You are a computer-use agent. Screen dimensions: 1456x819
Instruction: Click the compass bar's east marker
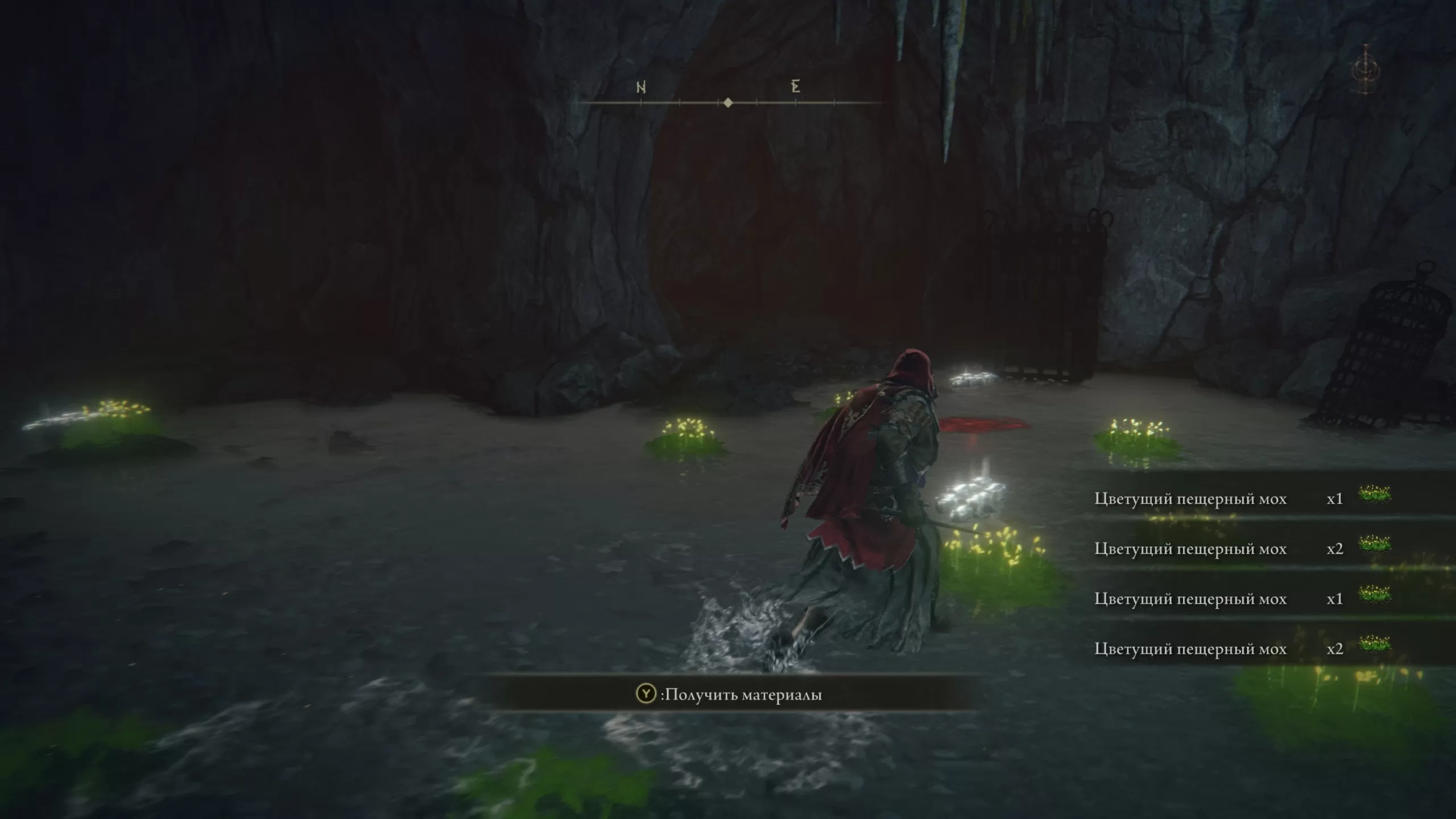pos(795,86)
